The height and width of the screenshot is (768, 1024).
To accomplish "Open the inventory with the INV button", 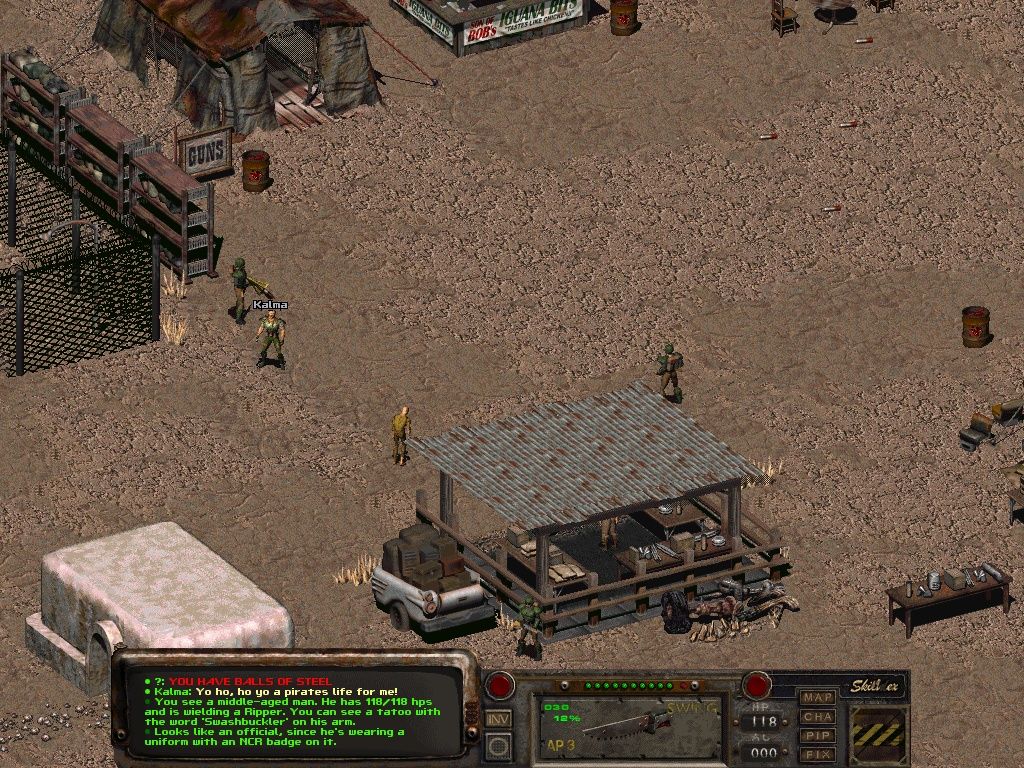I will (498, 718).
